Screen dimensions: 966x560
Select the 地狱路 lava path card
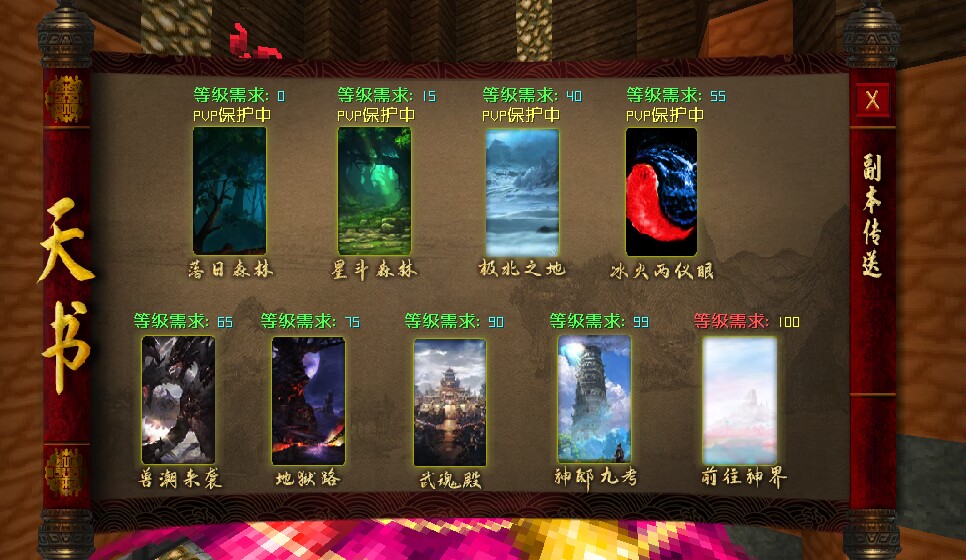pyautogui.click(x=308, y=401)
